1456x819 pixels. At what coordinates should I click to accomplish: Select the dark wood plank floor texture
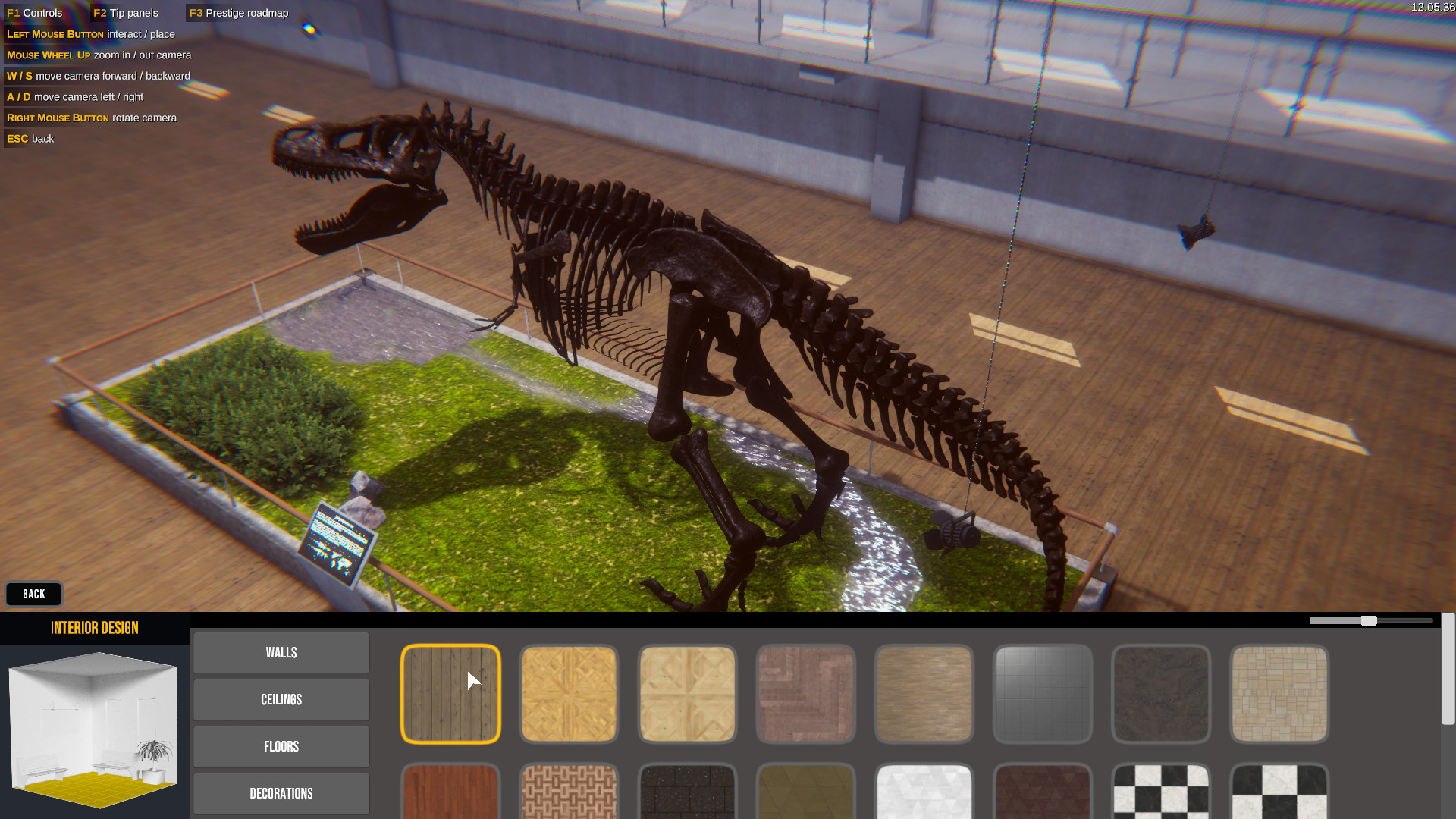pos(450,693)
